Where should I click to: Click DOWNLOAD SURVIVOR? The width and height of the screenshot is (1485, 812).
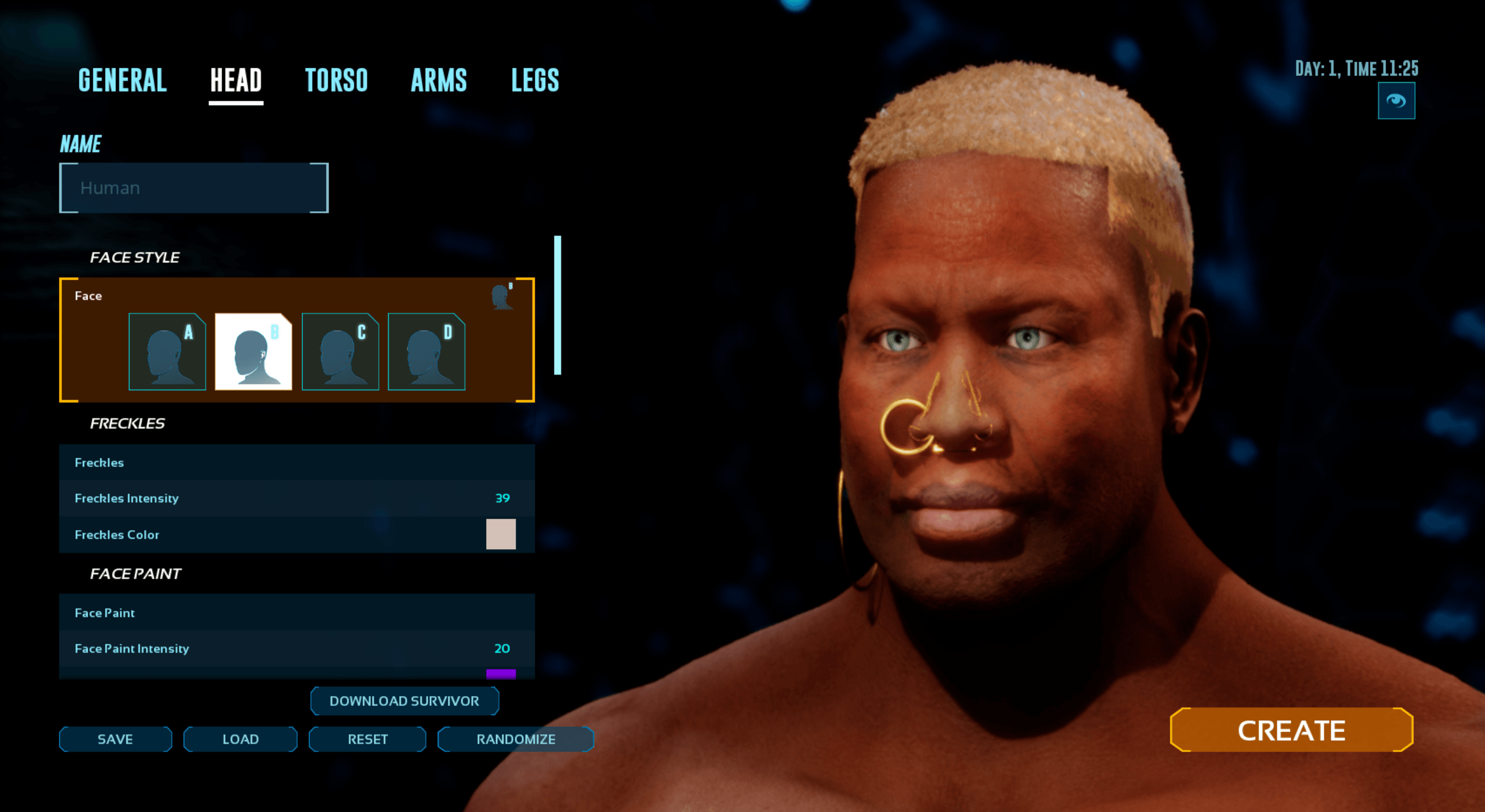click(404, 701)
